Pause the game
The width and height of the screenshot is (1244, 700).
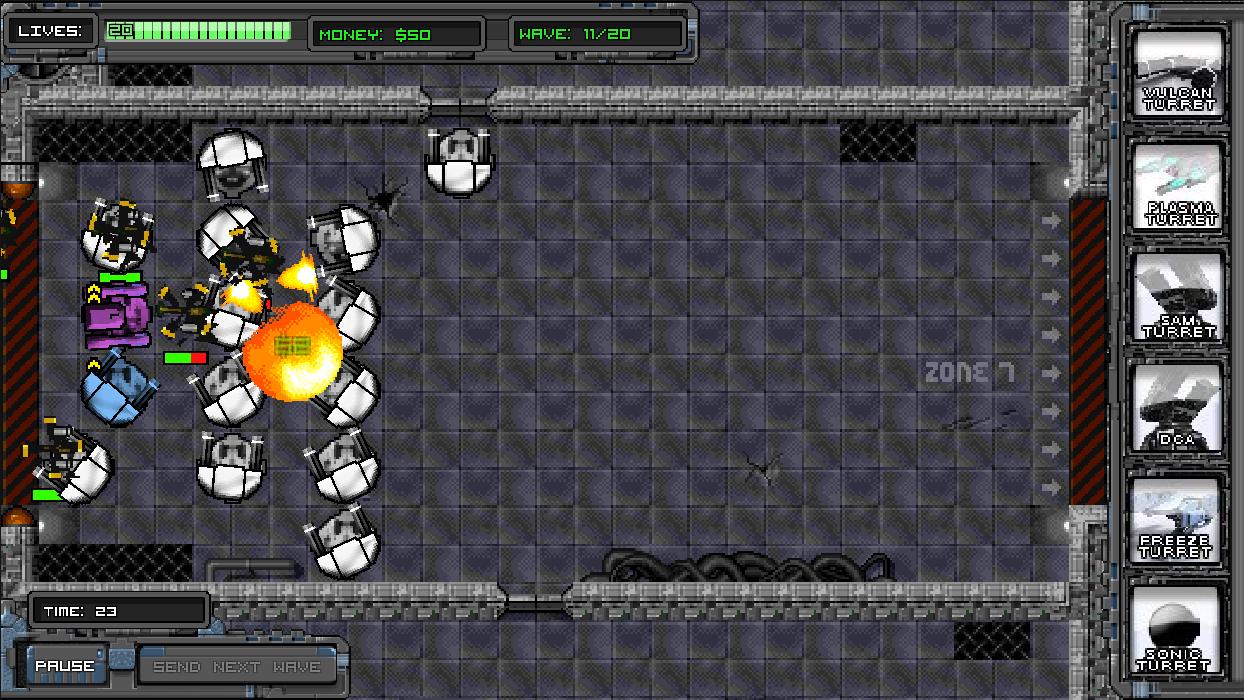[x=65, y=666]
